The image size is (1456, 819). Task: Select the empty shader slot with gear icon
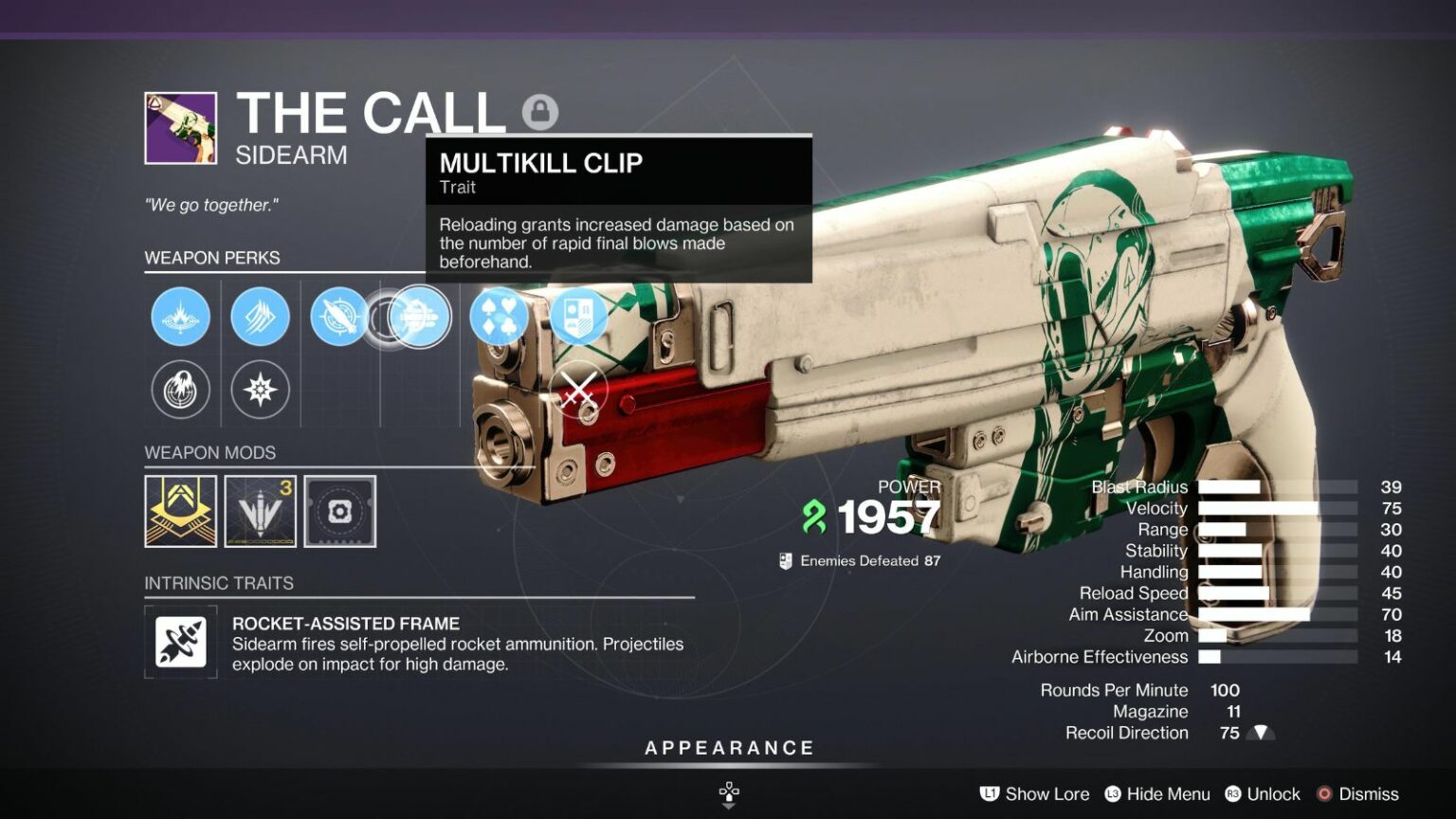[339, 511]
